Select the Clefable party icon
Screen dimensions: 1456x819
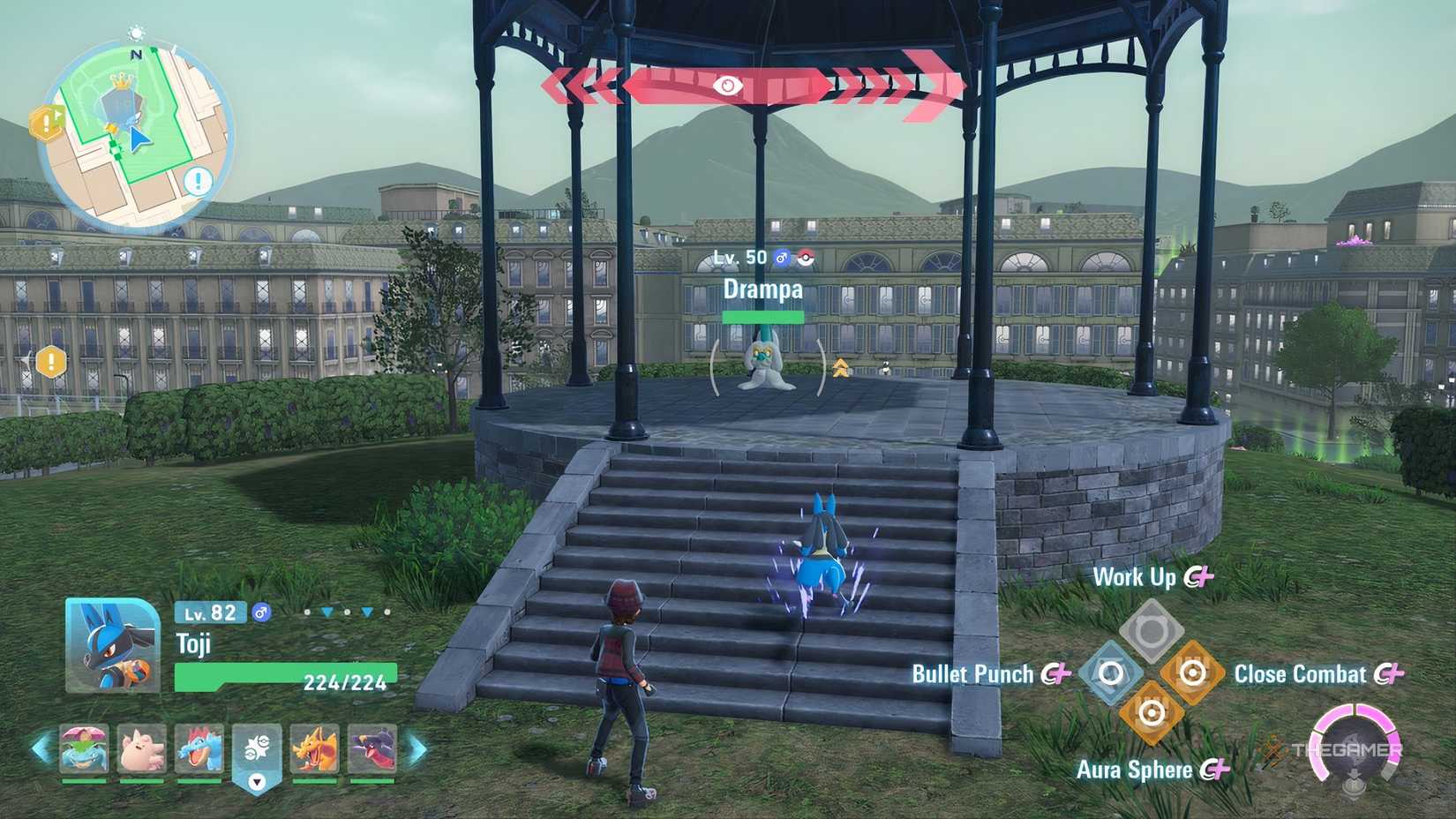pos(142,748)
